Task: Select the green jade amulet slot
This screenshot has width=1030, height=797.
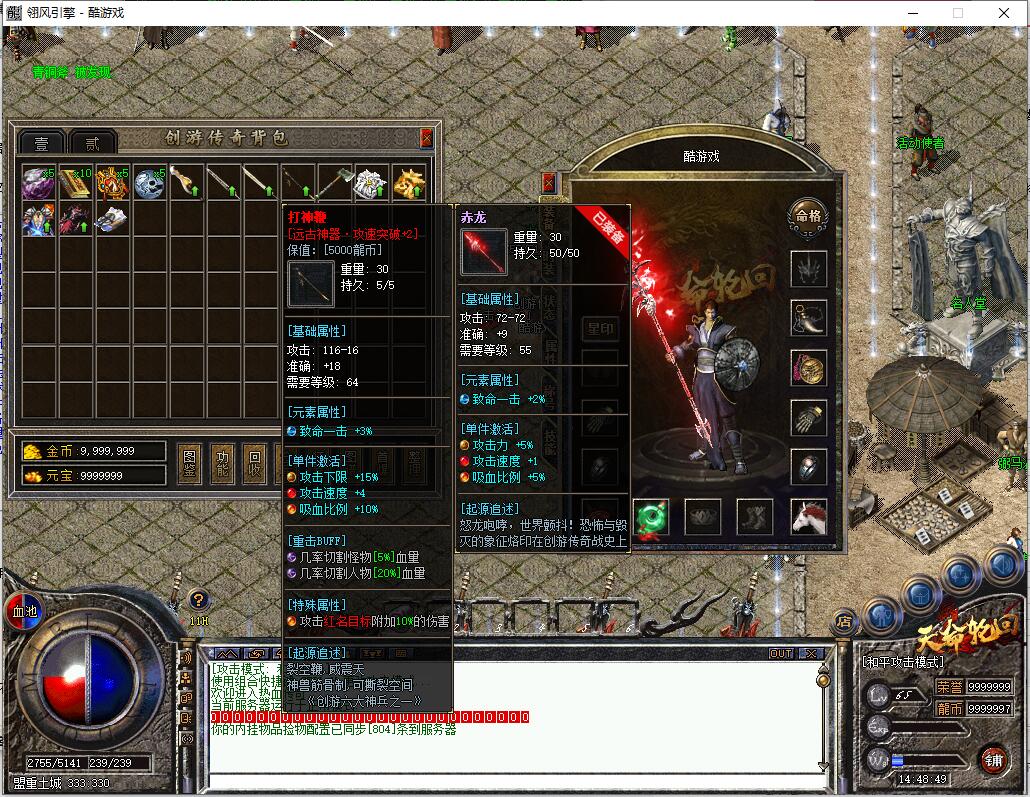Action: click(650, 517)
